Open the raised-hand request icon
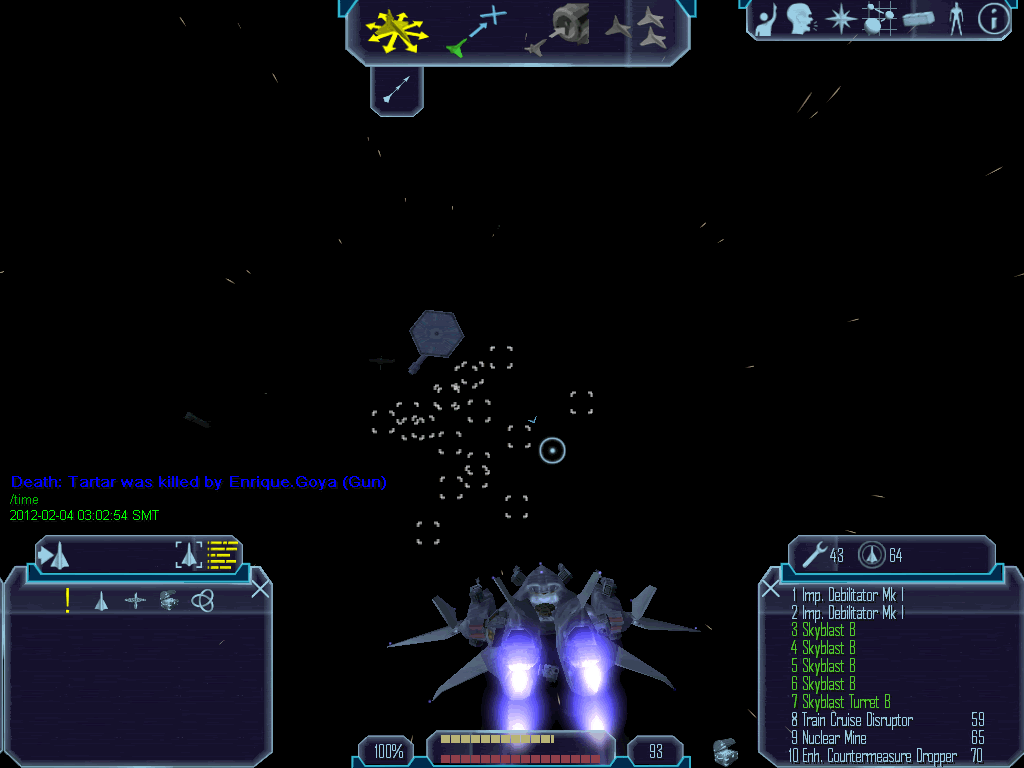This screenshot has width=1024, height=768. pos(766,19)
